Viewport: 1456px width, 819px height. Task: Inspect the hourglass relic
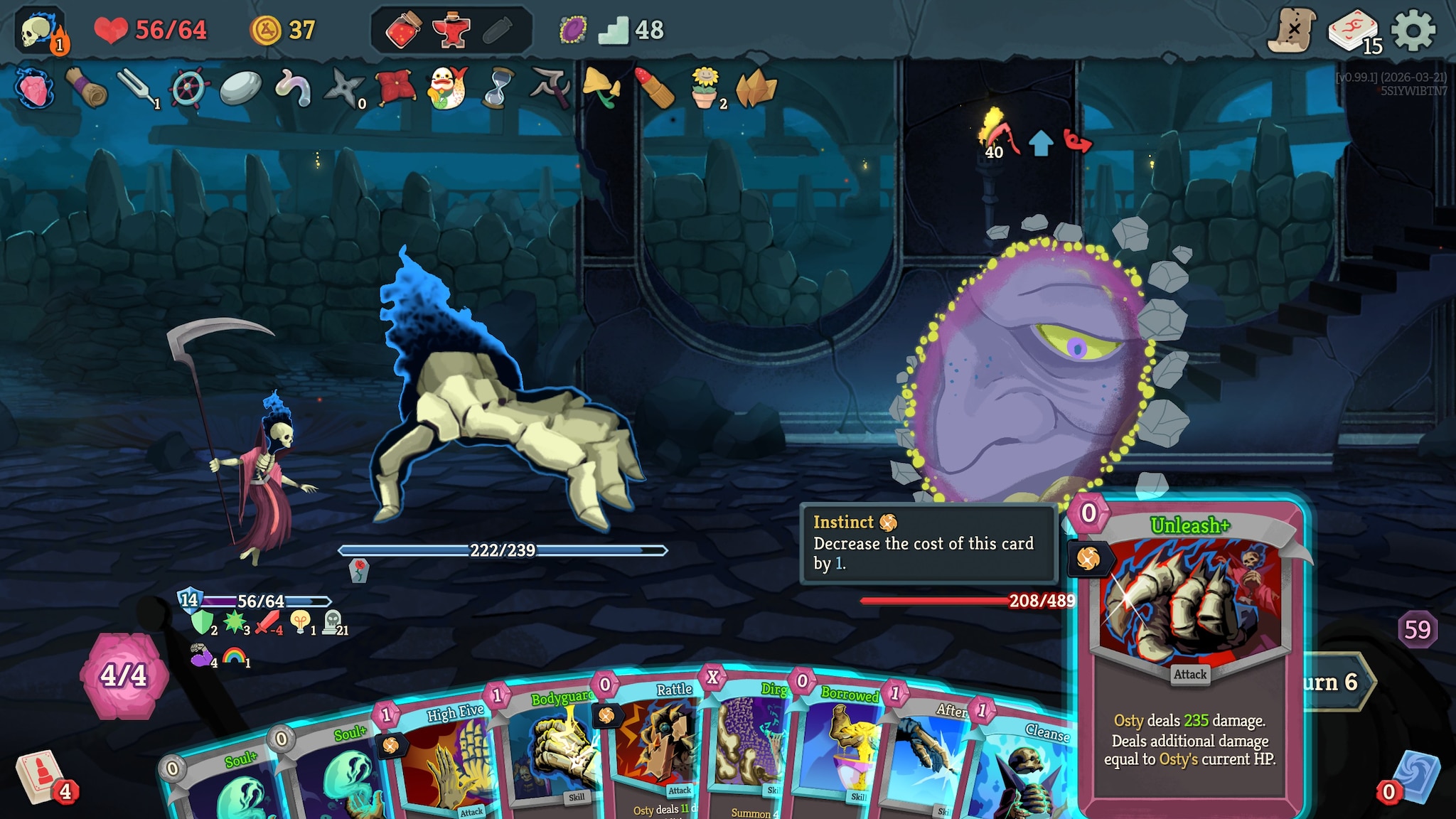(x=497, y=89)
